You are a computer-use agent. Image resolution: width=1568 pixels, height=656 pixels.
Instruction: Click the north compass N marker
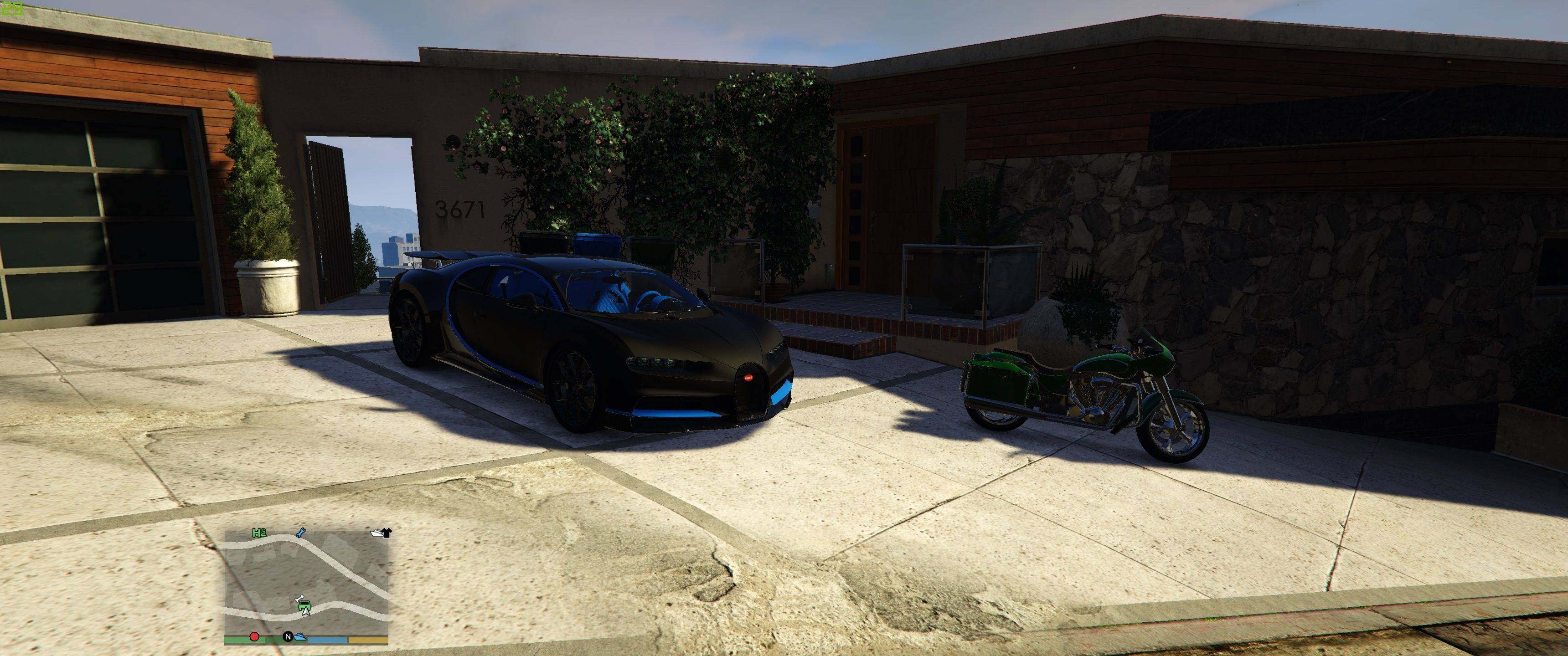[x=288, y=637]
